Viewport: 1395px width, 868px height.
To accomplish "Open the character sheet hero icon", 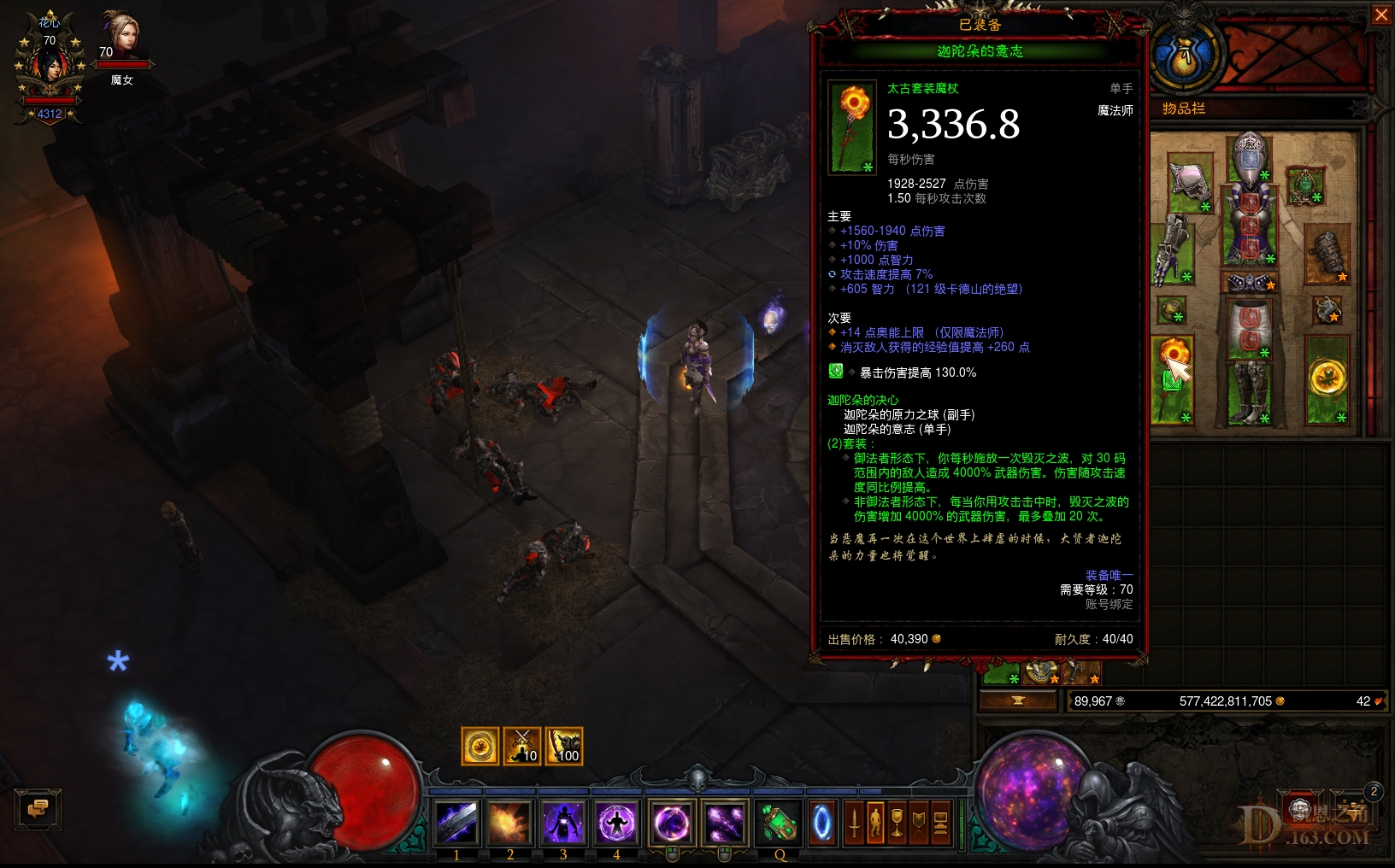I will pos(875,822).
